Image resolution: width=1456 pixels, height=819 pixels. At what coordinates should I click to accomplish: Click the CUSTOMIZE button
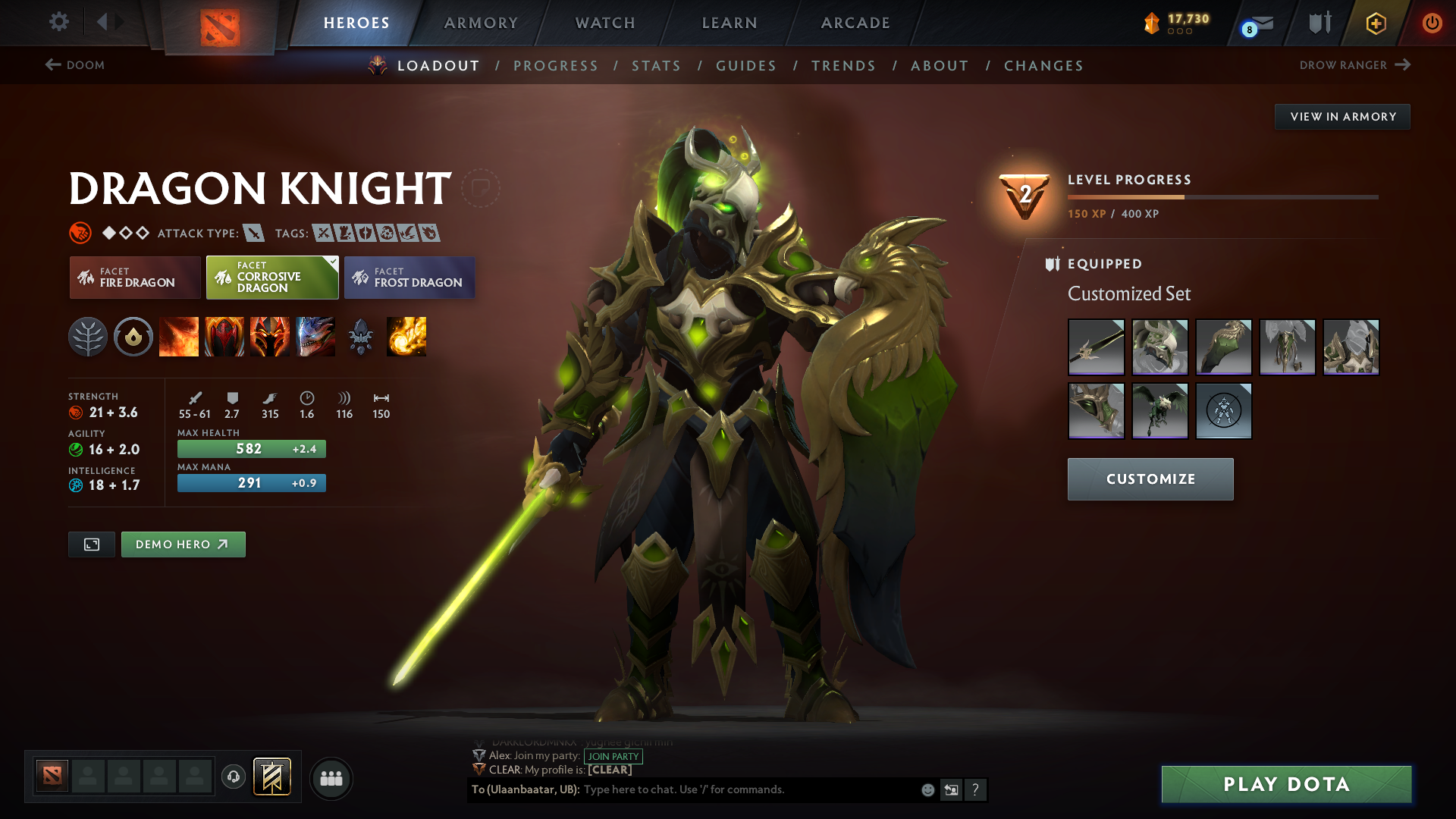click(1150, 479)
